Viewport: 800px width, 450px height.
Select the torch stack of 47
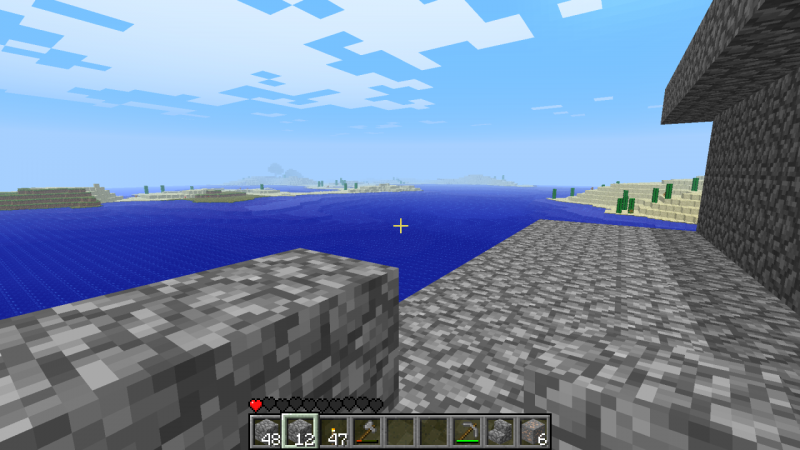(333, 431)
